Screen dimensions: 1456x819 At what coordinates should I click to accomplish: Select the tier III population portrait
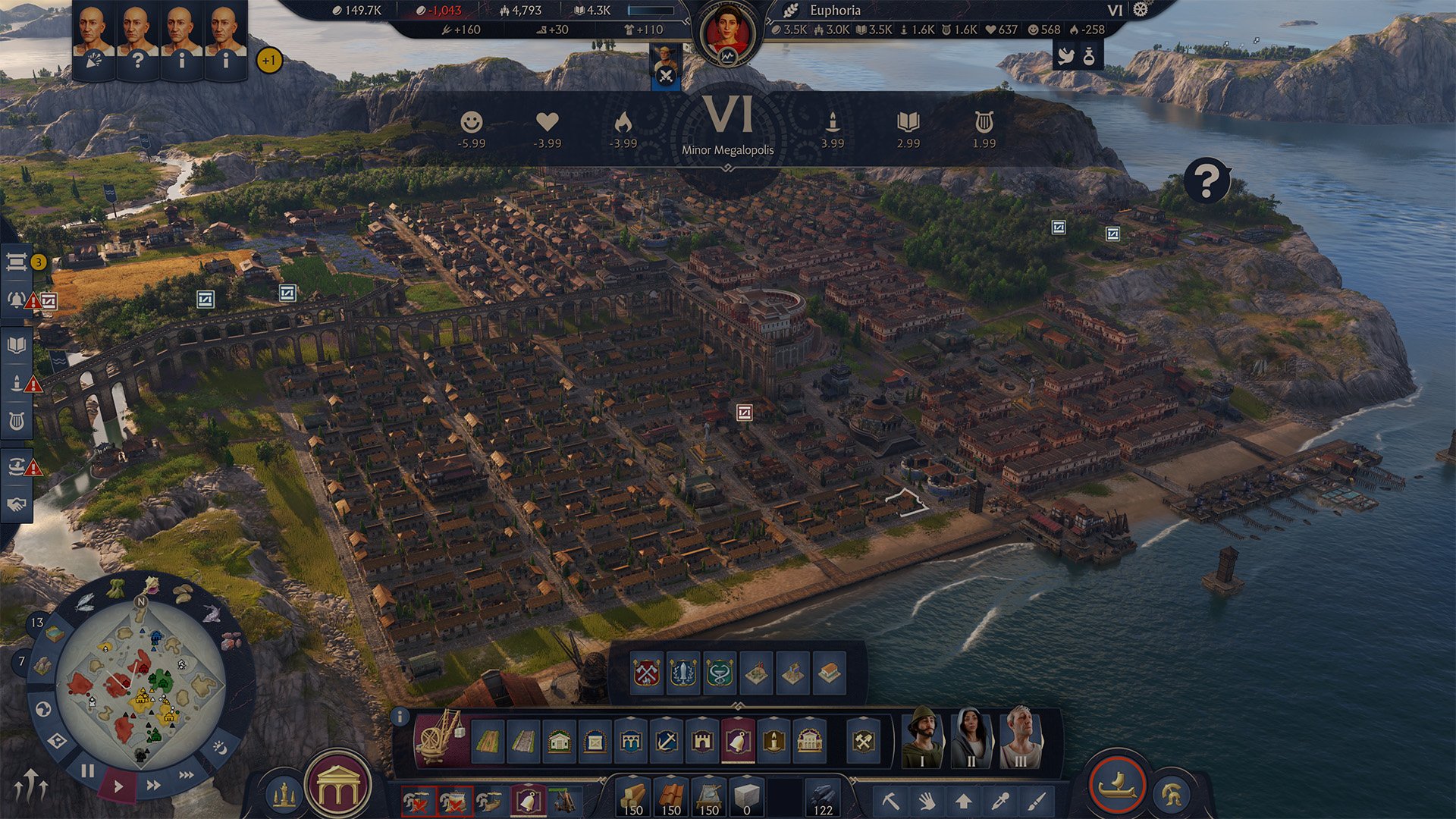(x=1021, y=736)
